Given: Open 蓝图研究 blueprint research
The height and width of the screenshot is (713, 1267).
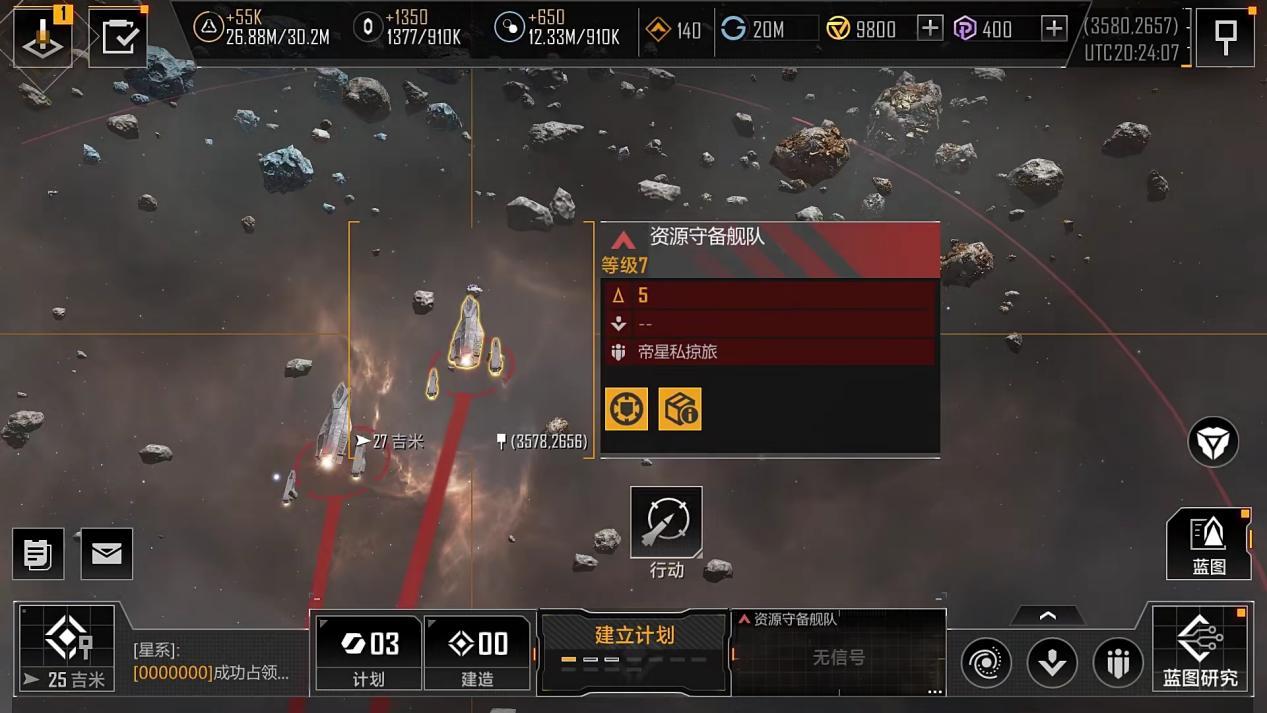Looking at the screenshot, I should pyautogui.click(x=1200, y=649).
